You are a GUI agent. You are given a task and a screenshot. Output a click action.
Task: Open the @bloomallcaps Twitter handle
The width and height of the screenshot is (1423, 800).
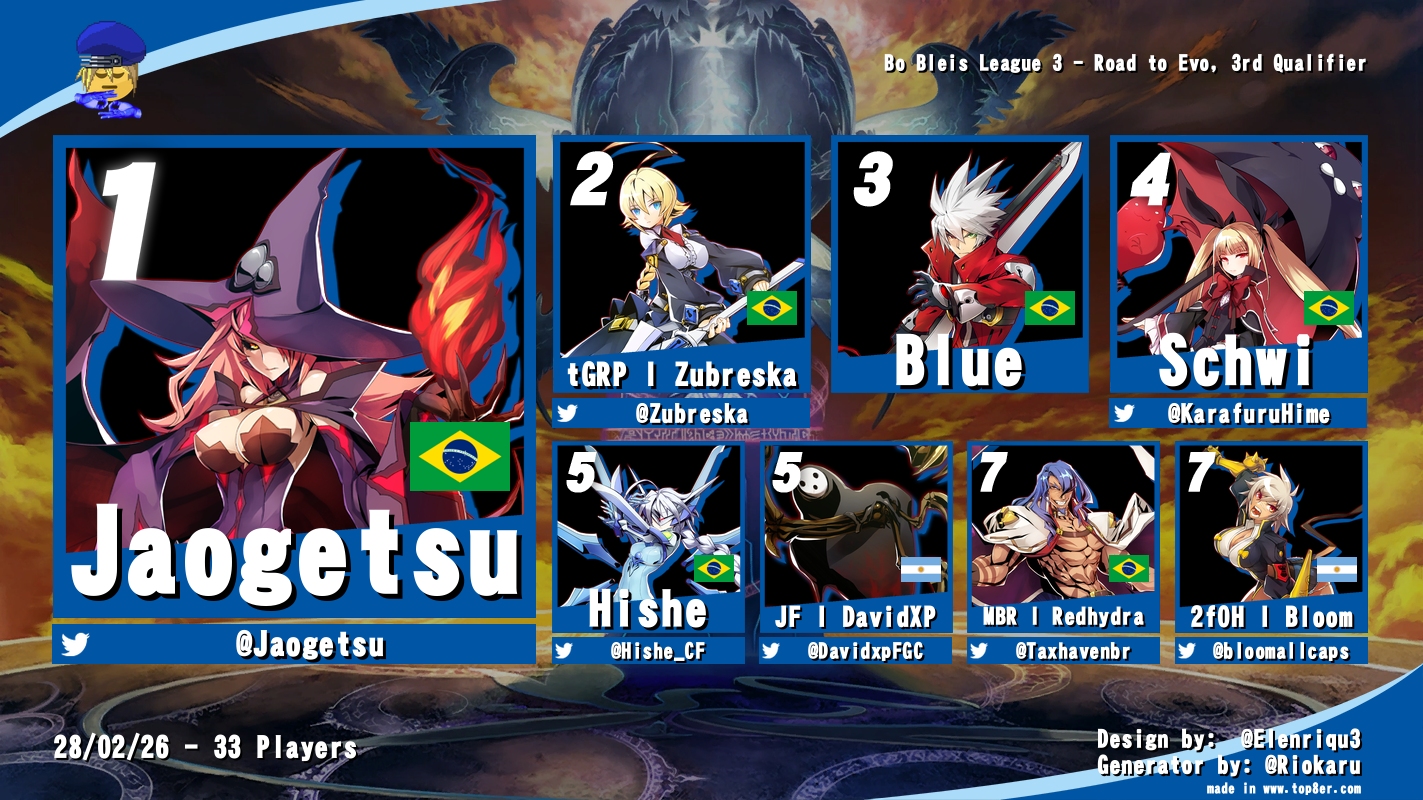click(x=1281, y=651)
